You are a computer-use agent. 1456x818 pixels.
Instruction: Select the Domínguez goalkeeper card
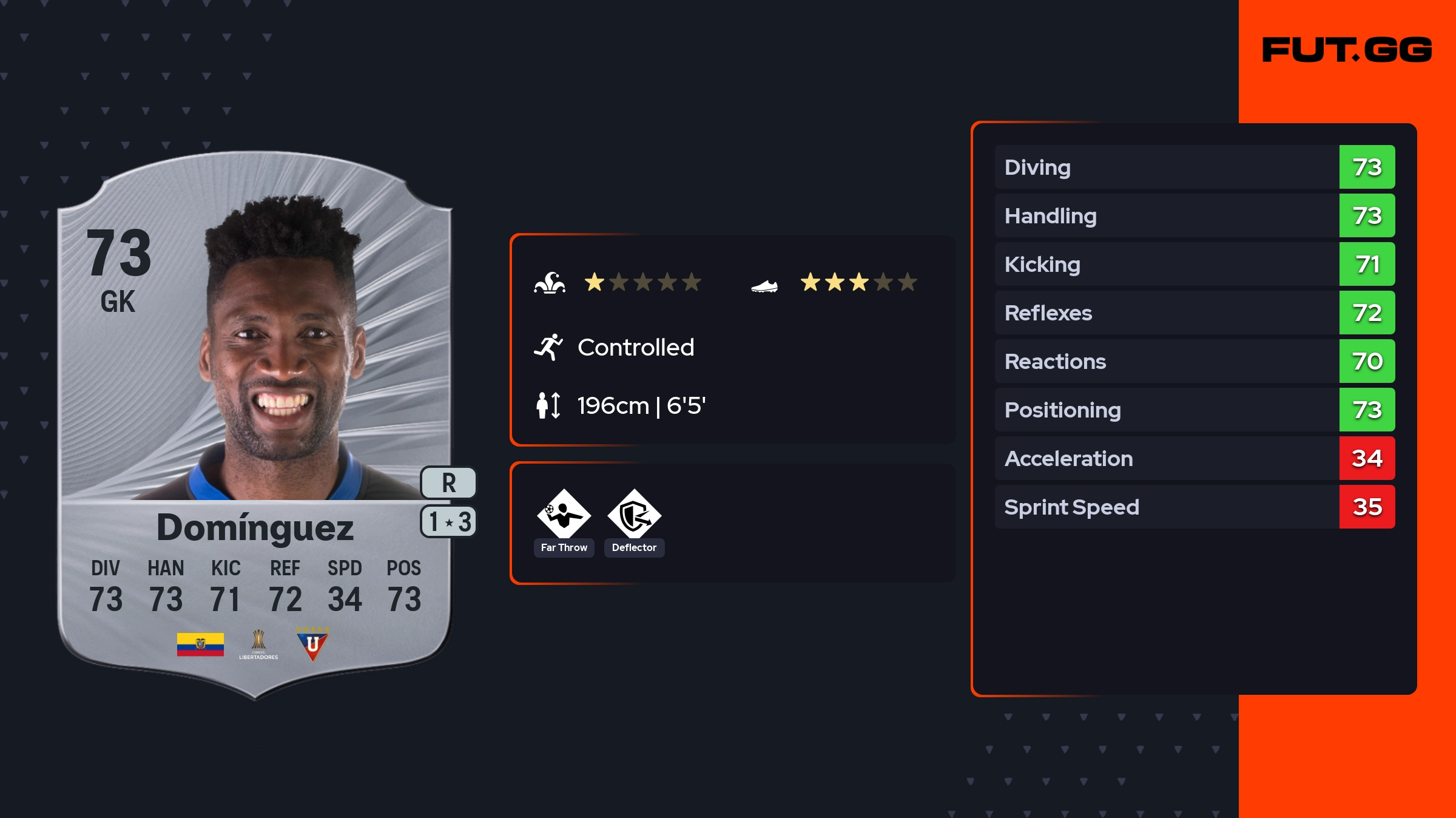[x=255, y=425]
